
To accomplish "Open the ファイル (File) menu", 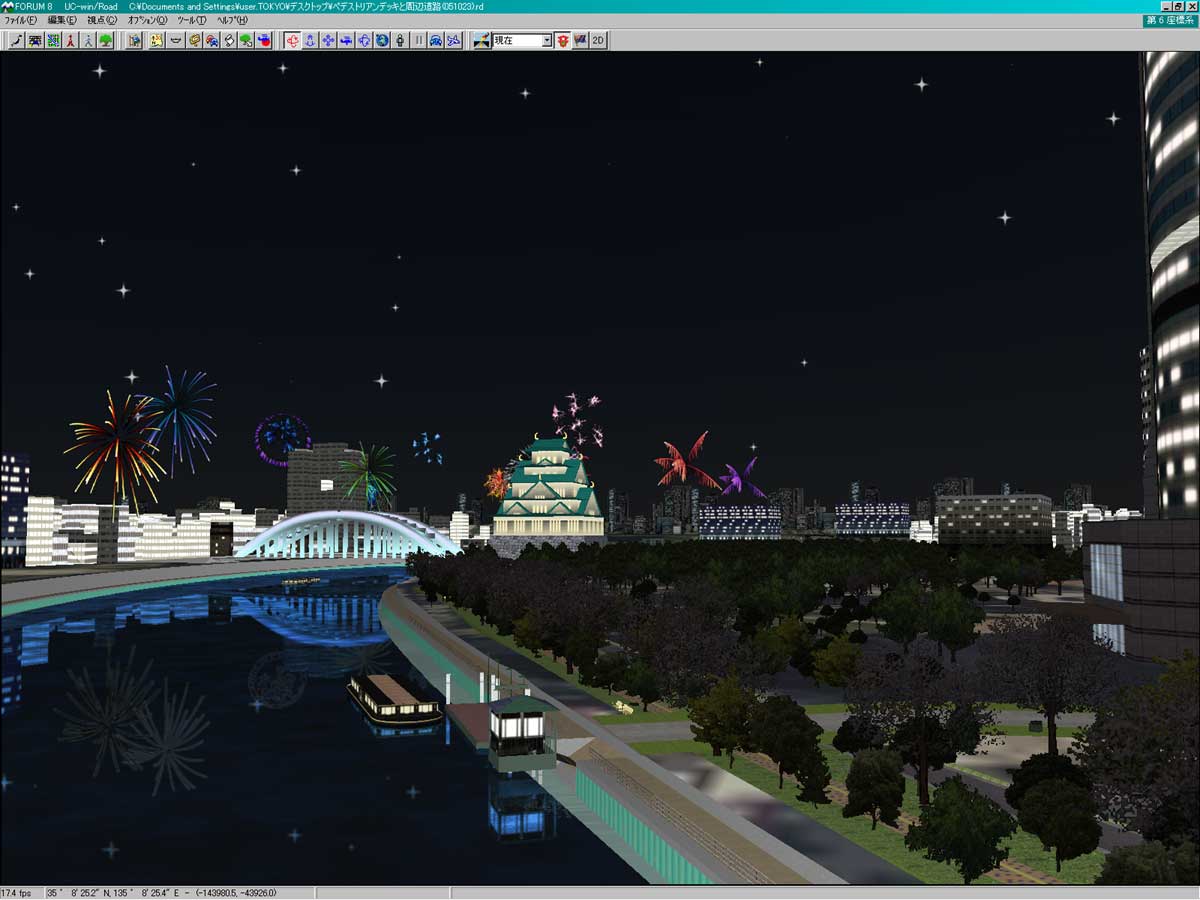I will pyautogui.click(x=20, y=20).
